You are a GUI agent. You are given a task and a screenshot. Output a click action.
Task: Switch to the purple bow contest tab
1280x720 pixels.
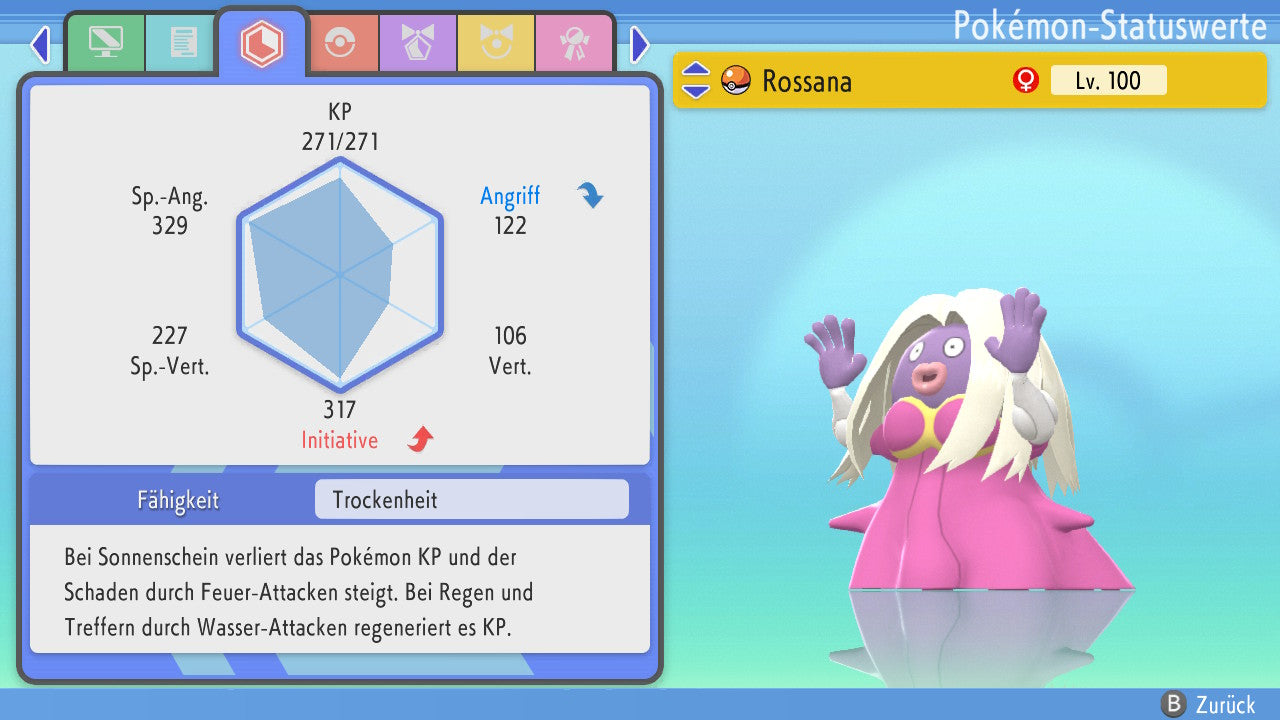417,42
